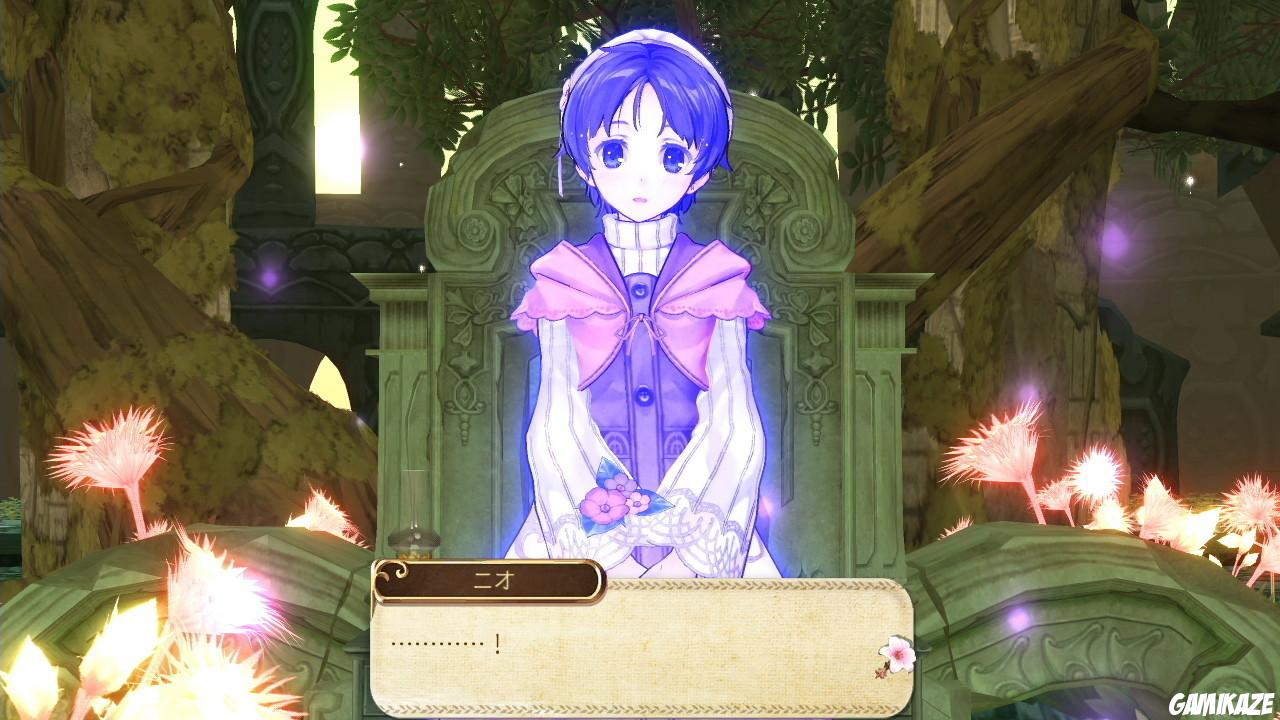This screenshot has width=1280, height=720.
Task: Click the gold scroll ornament on the name plate
Action: pos(392,572)
